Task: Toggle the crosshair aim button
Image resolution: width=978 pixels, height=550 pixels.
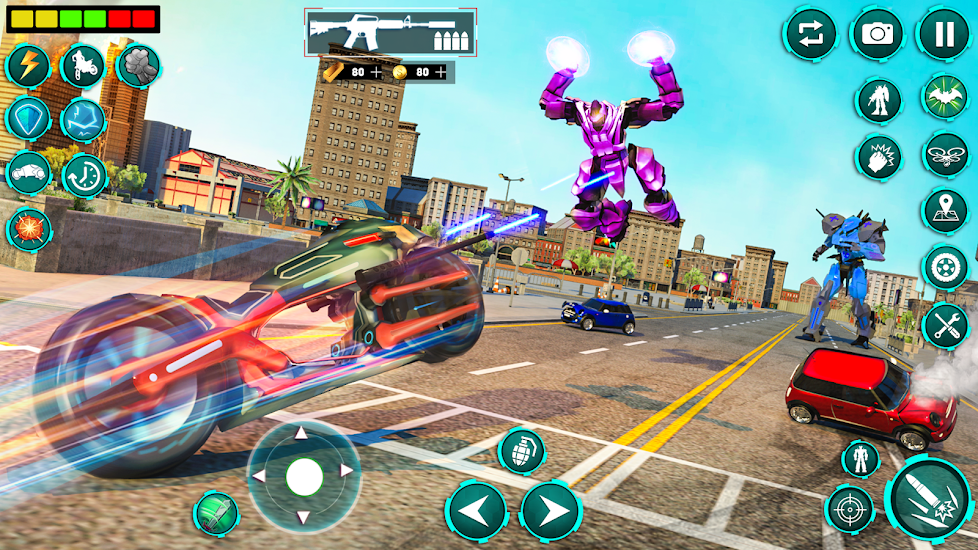Action: (x=849, y=509)
